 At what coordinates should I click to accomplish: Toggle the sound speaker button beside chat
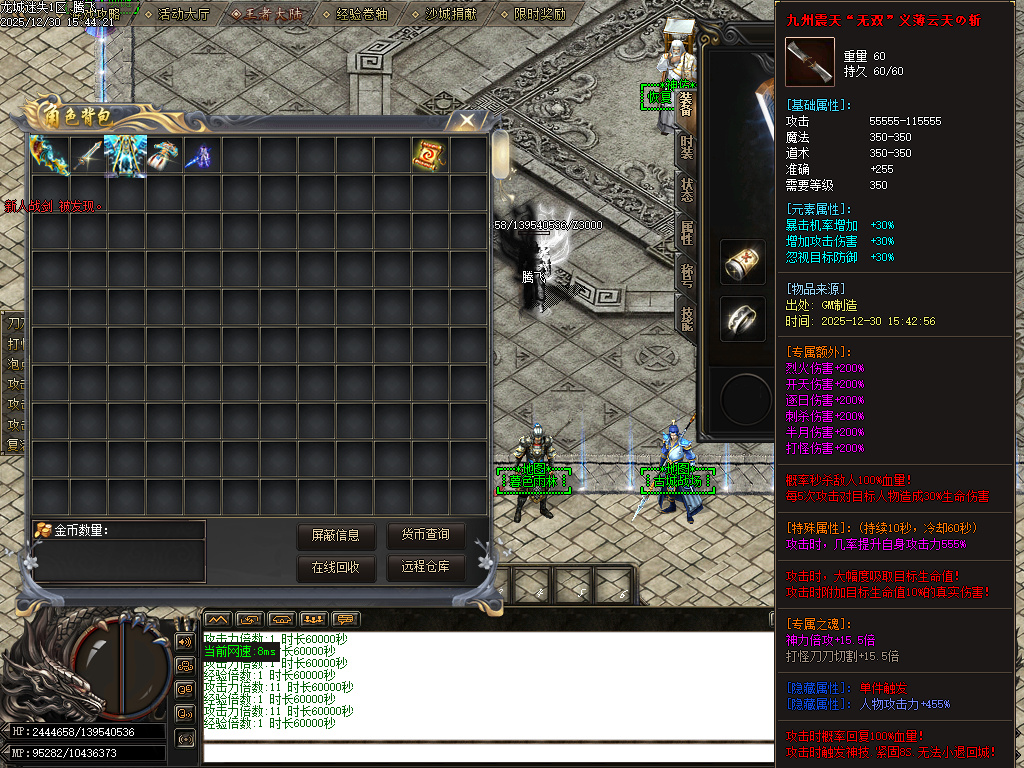coord(185,641)
